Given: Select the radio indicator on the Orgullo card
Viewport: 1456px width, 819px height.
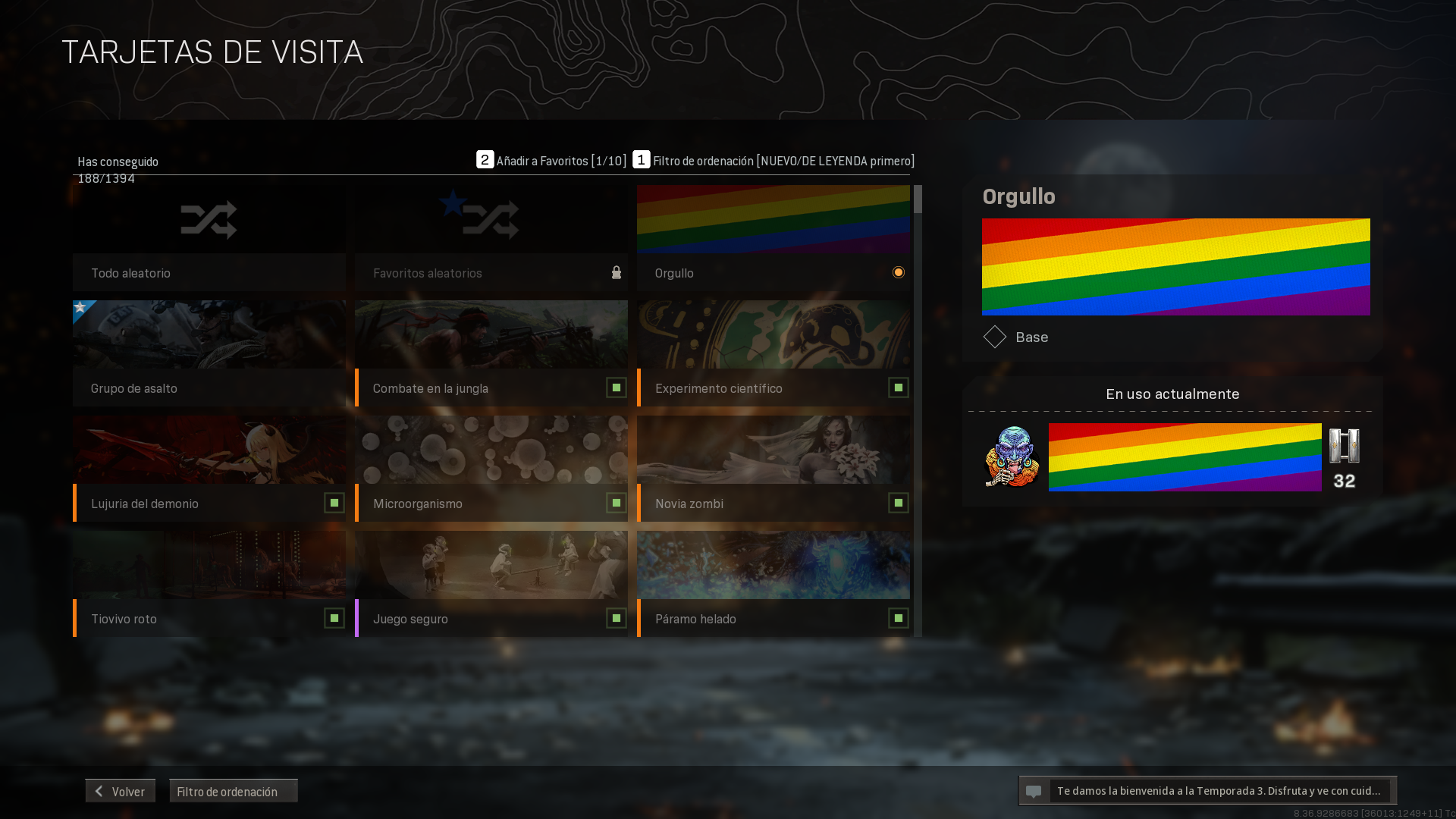Looking at the screenshot, I should (898, 272).
